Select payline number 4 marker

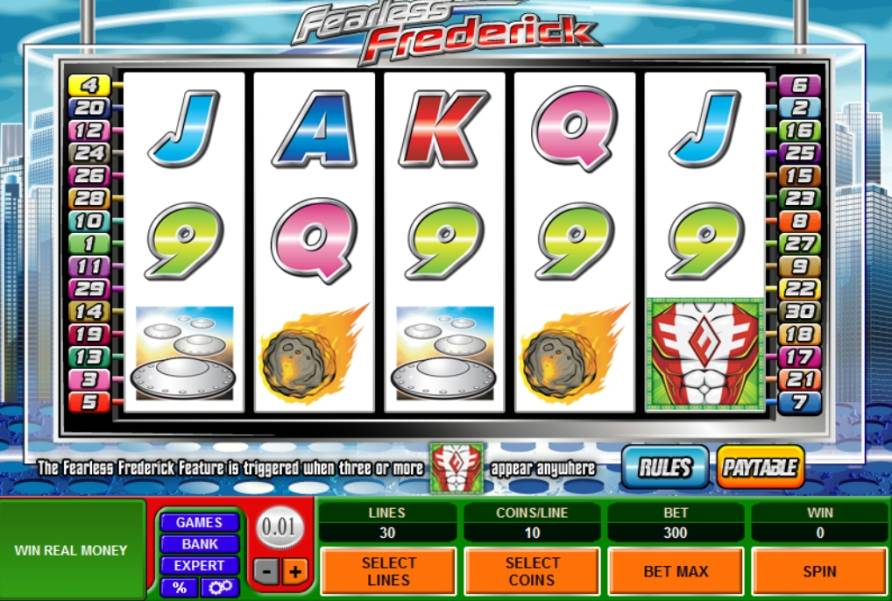88,85
